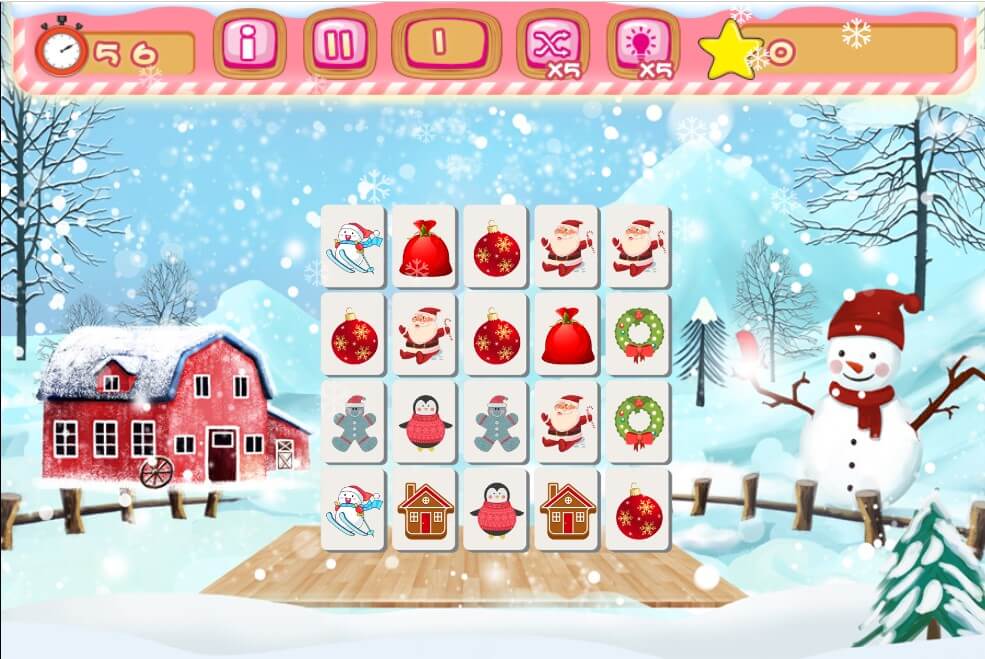The width and height of the screenshot is (985, 659).
Task: Pick the gingerbread house between snowman and penguin
Action: click(x=426, y=509)
